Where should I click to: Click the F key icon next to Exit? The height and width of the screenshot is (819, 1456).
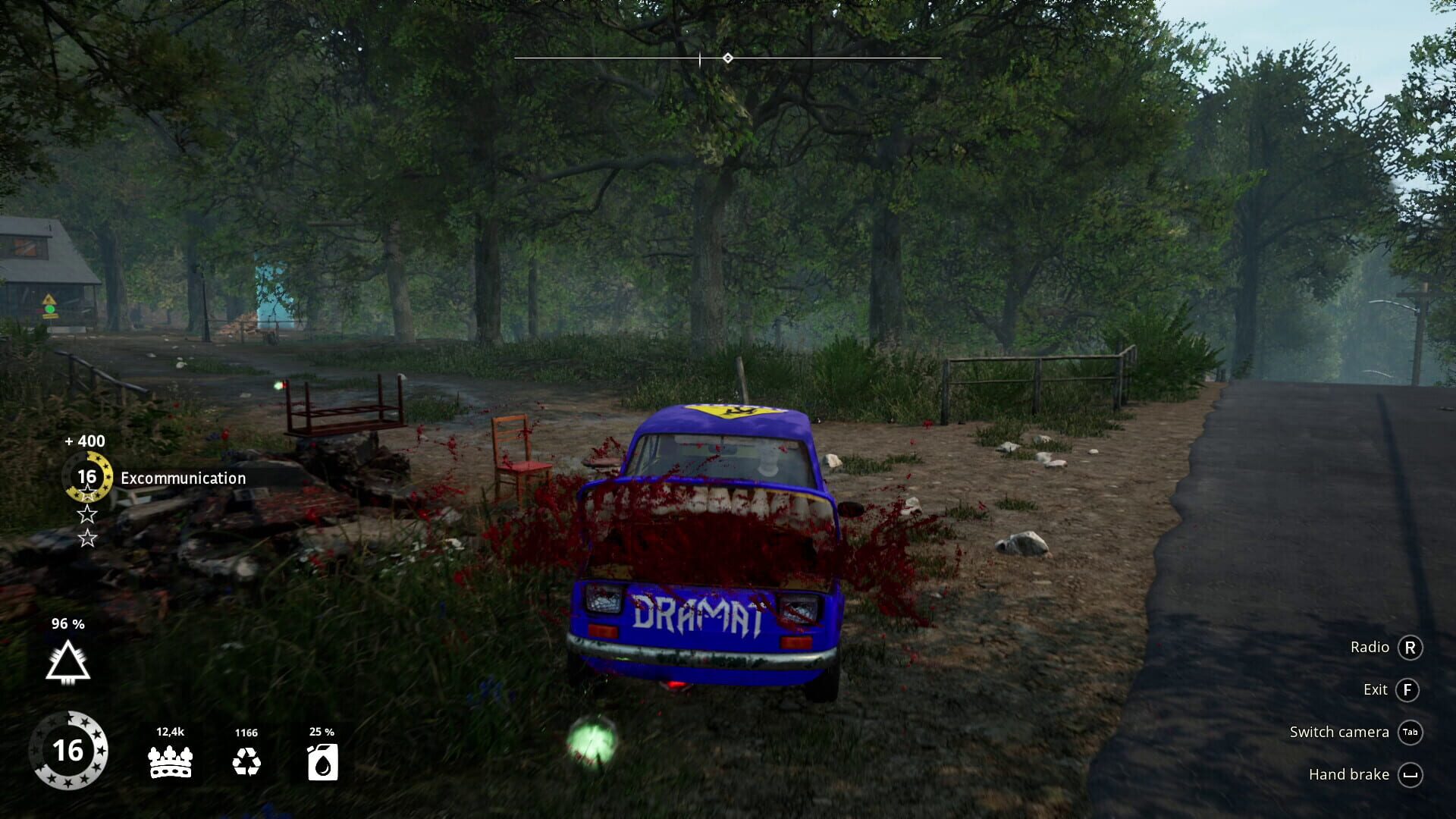(1410, 690)
